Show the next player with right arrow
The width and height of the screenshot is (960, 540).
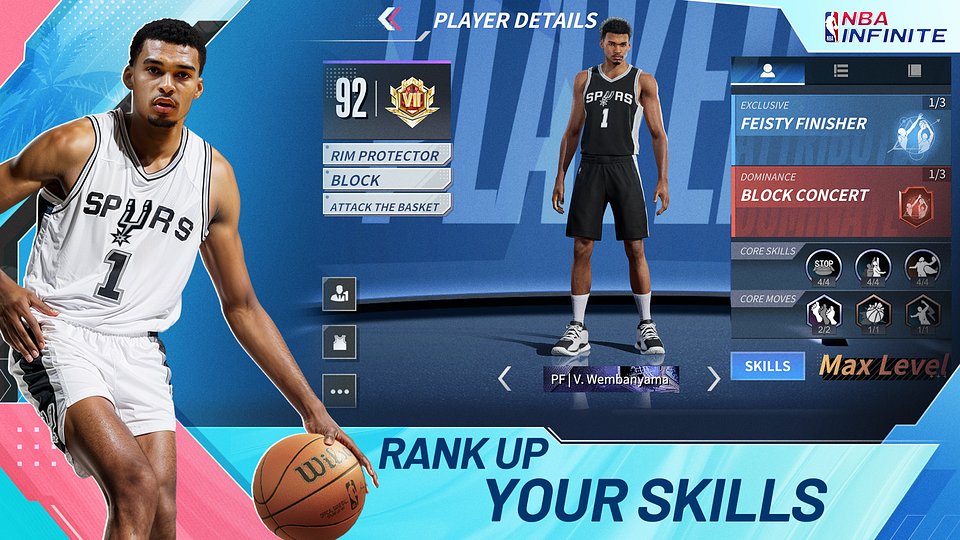713,379
